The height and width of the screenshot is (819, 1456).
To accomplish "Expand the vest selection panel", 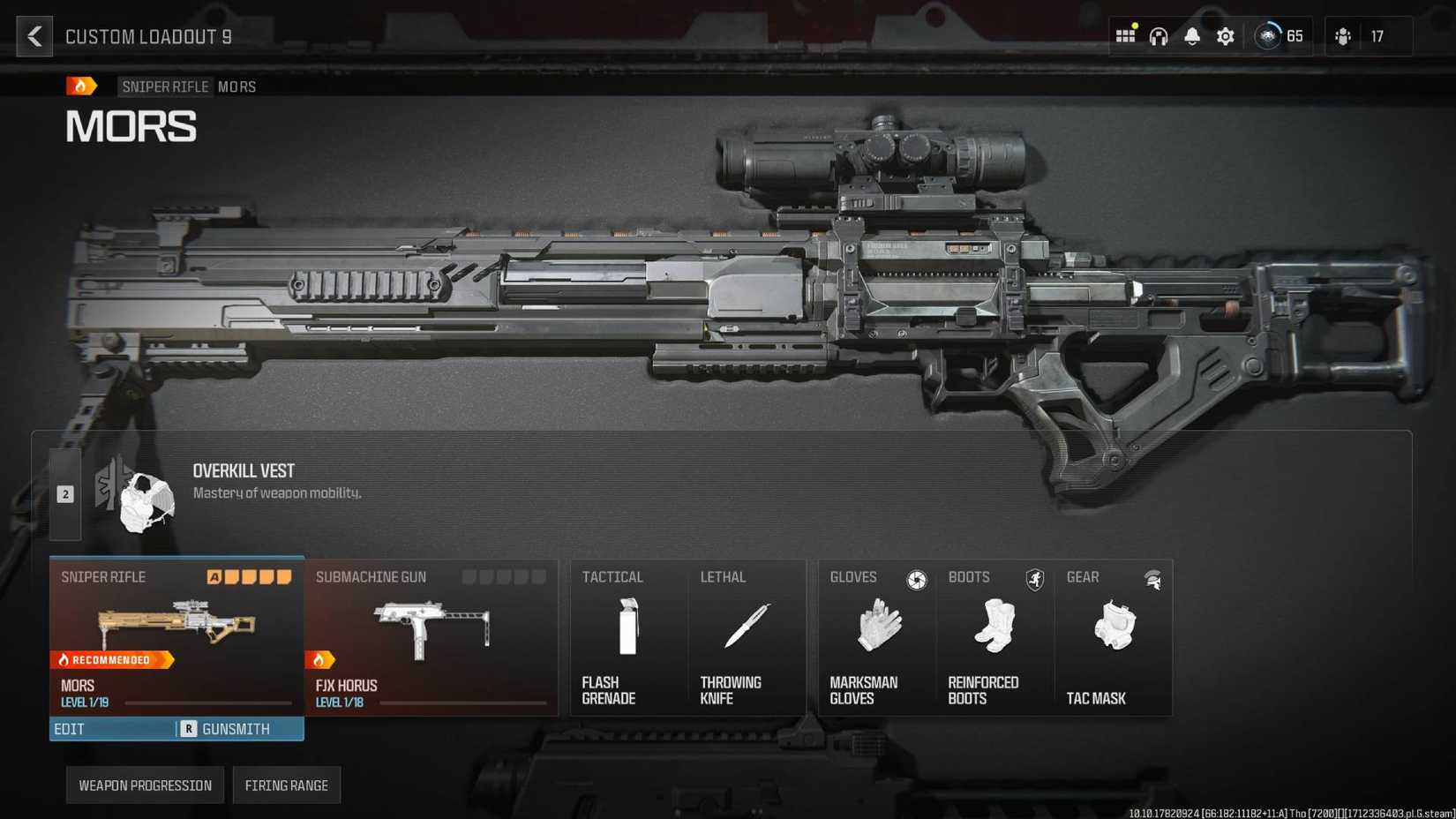I will [64, 493].
